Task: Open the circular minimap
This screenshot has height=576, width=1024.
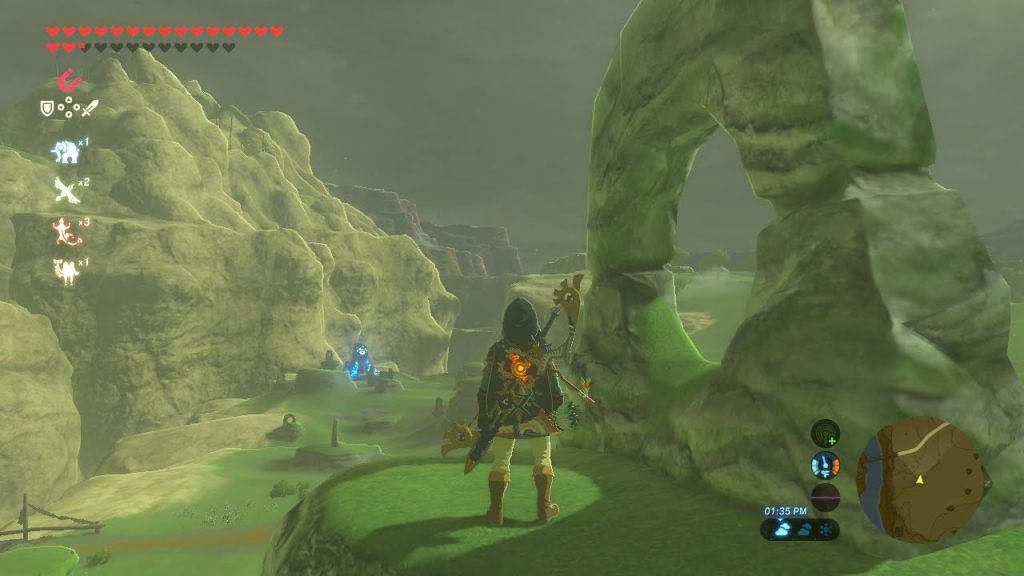Action: [x=919, y=480]
